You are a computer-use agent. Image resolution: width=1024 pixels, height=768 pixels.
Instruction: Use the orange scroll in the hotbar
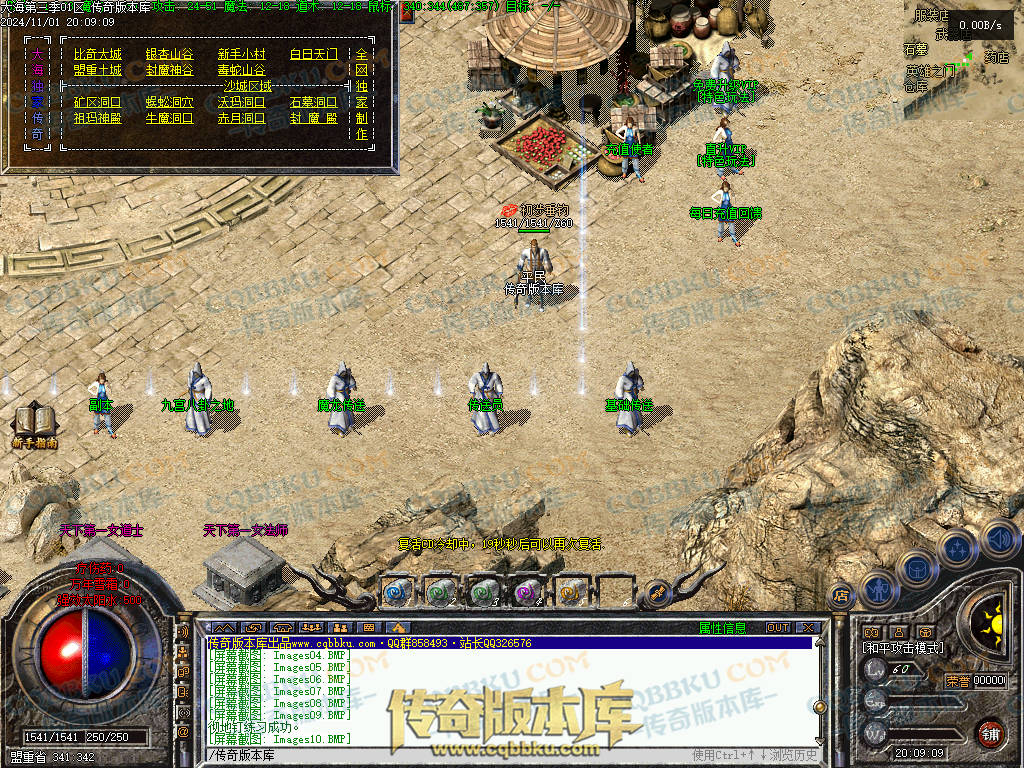571,591
